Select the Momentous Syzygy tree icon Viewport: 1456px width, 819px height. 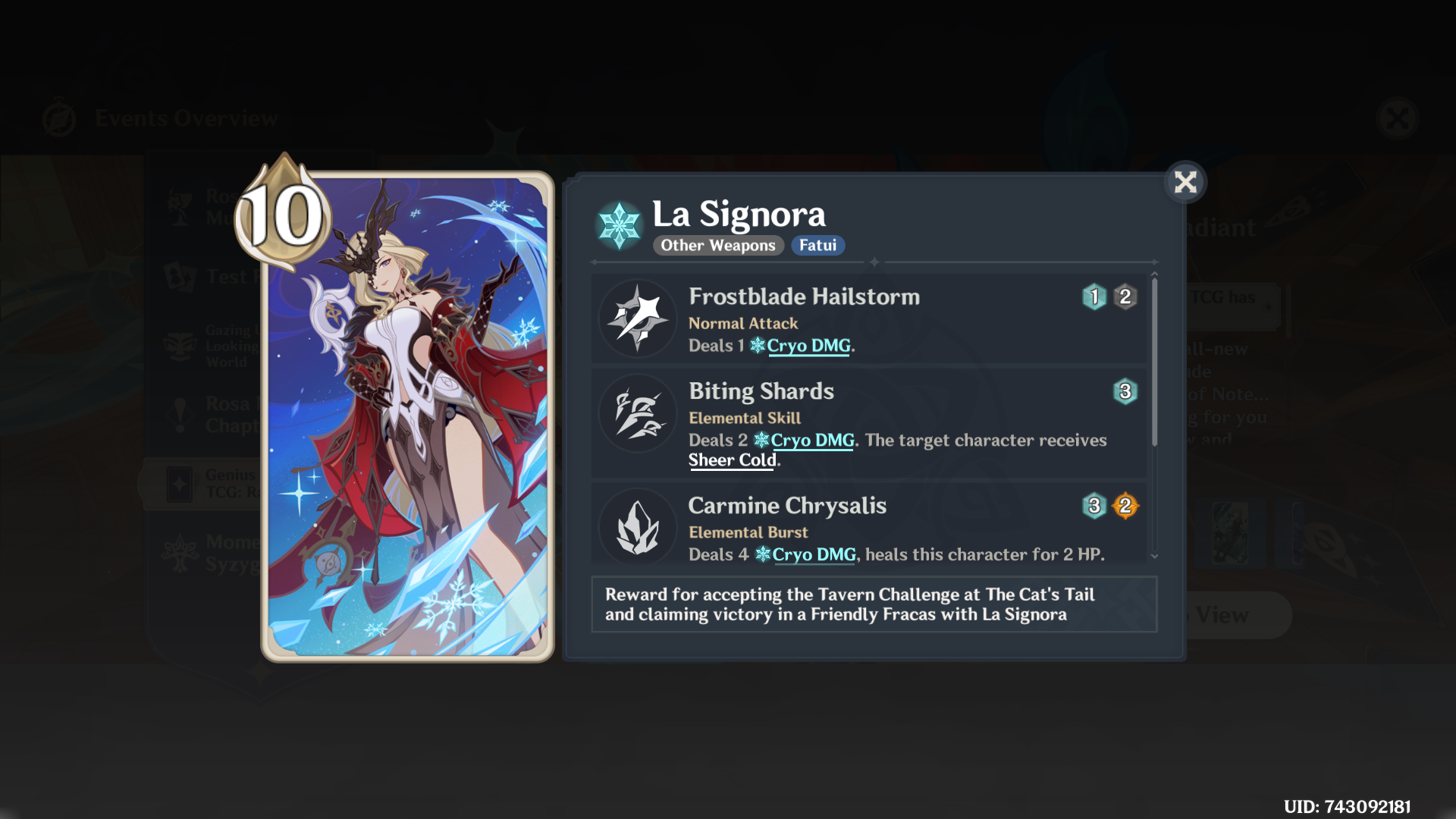pos(180,551)
